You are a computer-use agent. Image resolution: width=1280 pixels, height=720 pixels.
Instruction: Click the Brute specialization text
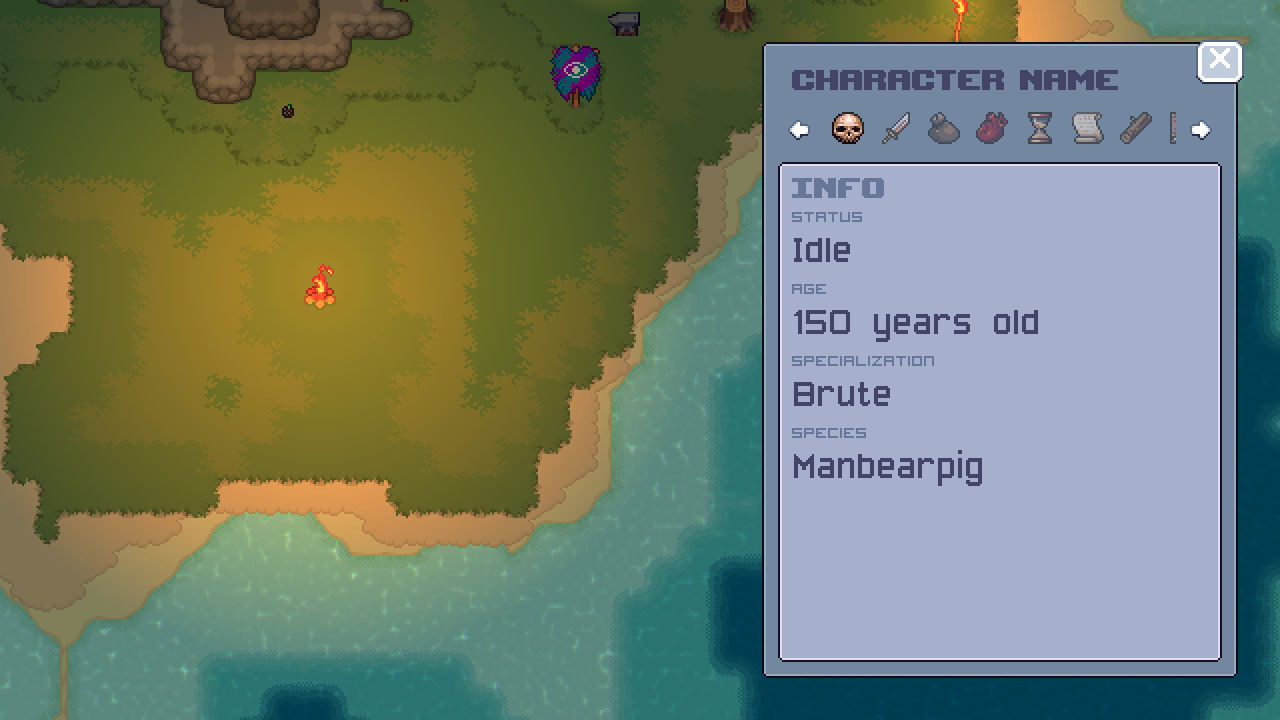[841, 394]
